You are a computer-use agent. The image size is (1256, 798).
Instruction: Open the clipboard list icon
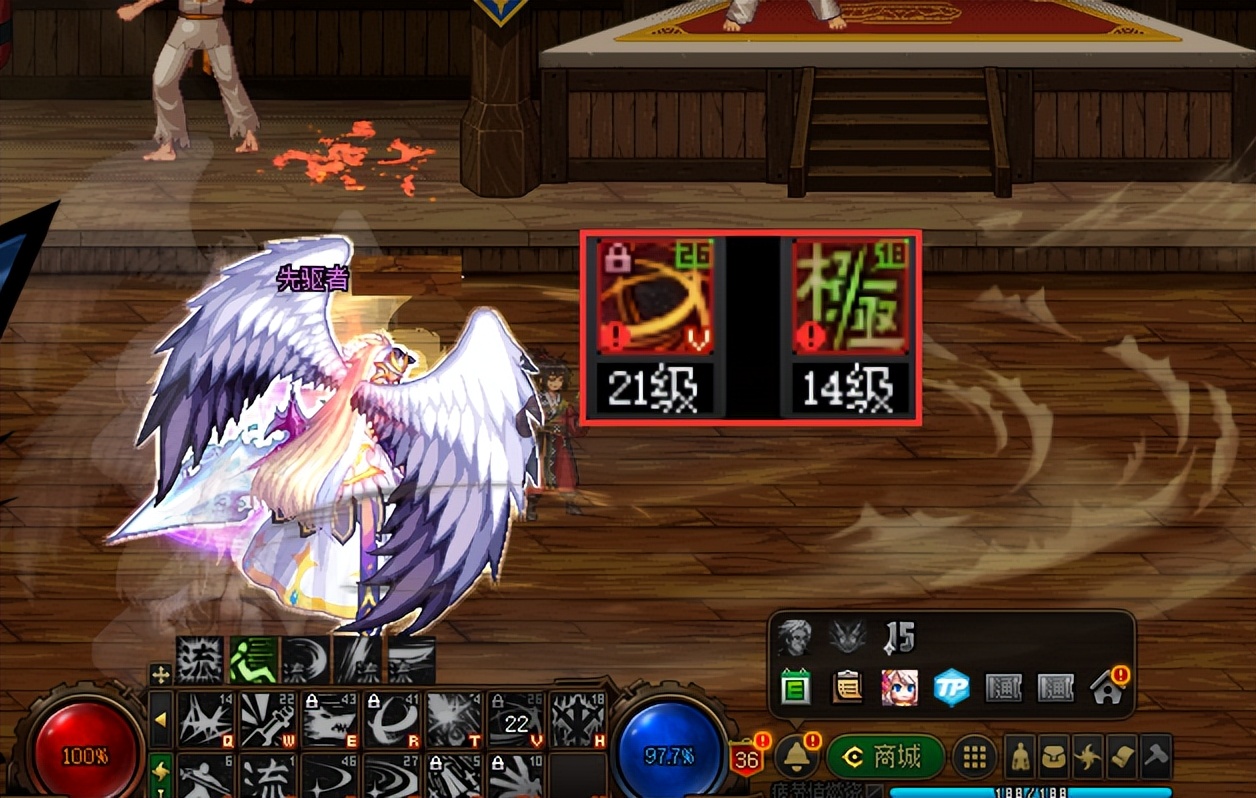pyautogui.click(x=847, y=688)
